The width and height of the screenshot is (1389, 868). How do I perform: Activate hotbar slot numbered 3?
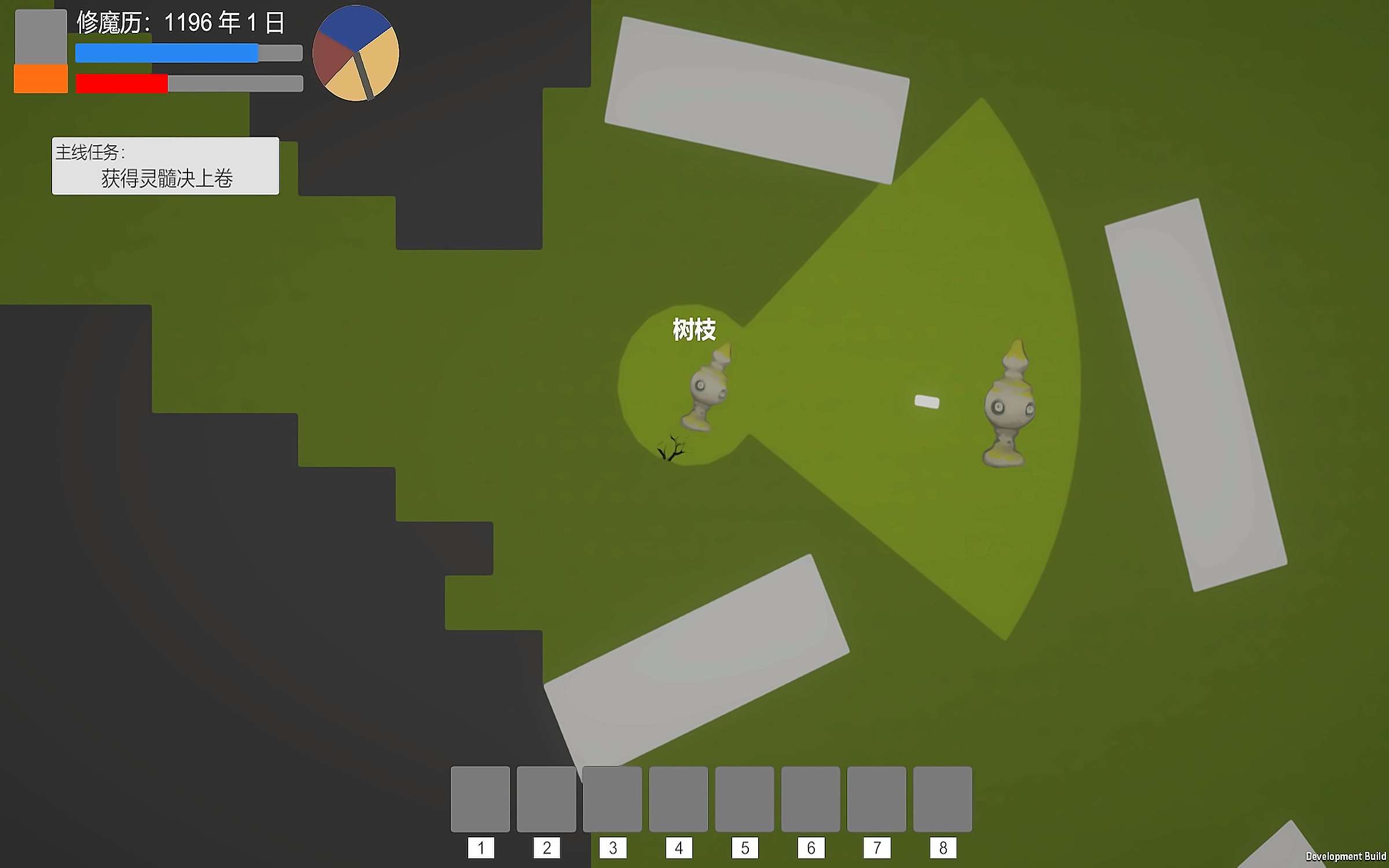612,799
